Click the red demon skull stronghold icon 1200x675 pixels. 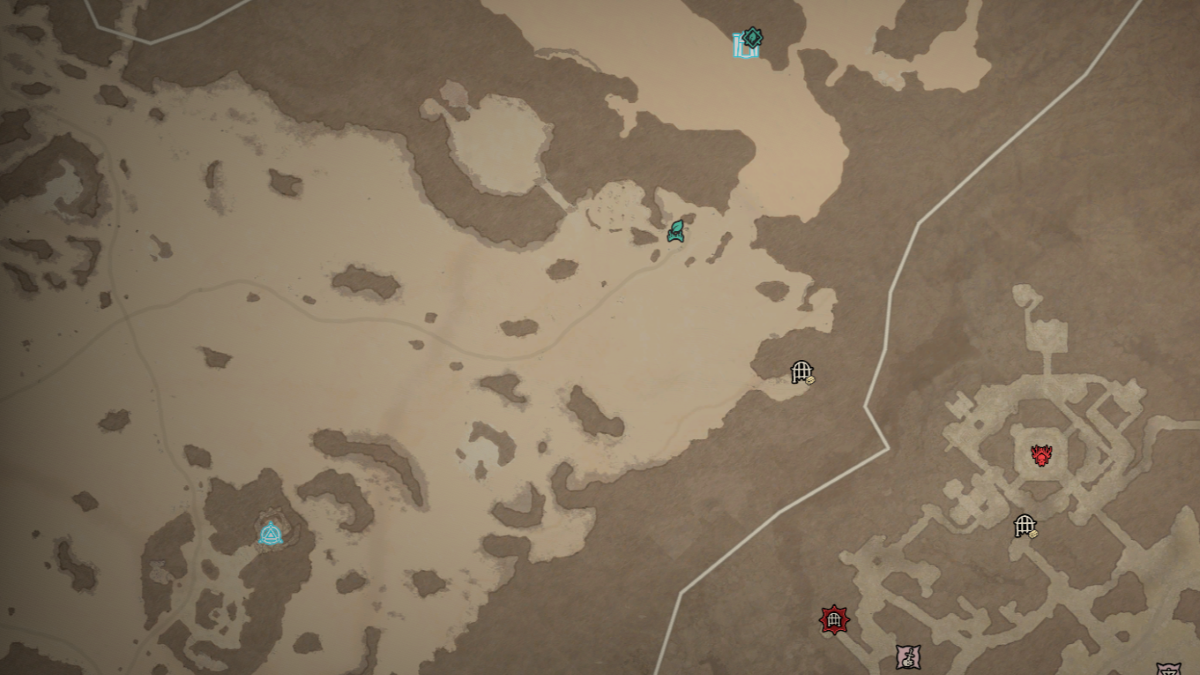[1041, 456]
